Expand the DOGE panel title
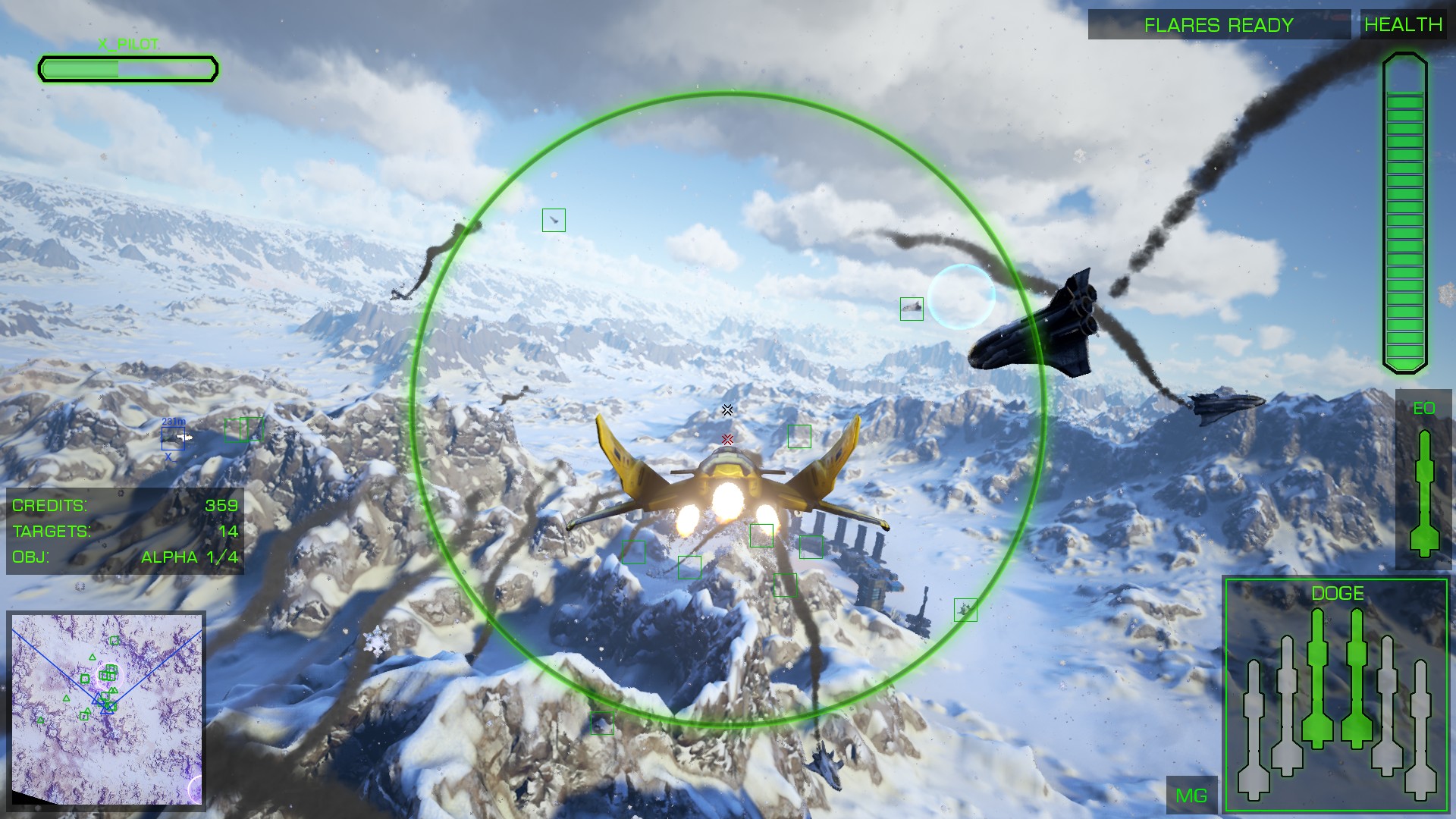This screenshot has height=819, width=1456. [x=1338, y=593]
